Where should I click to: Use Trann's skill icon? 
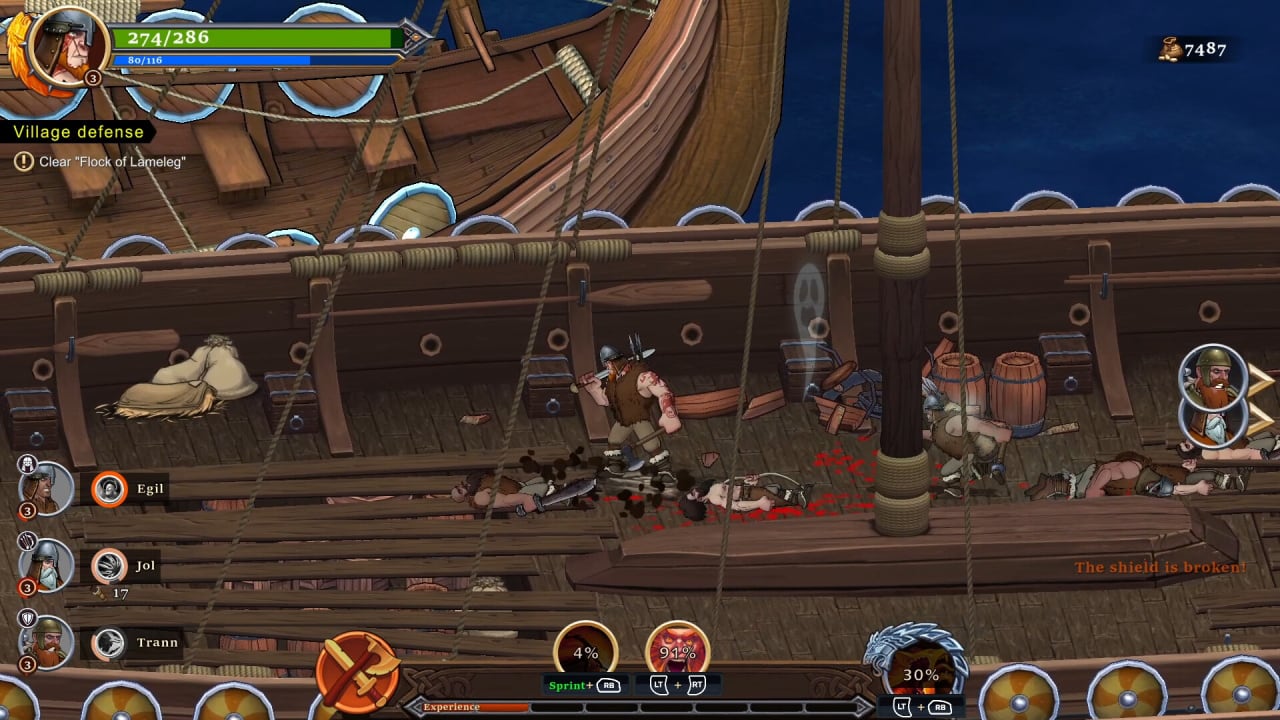(x=109, y=643)
